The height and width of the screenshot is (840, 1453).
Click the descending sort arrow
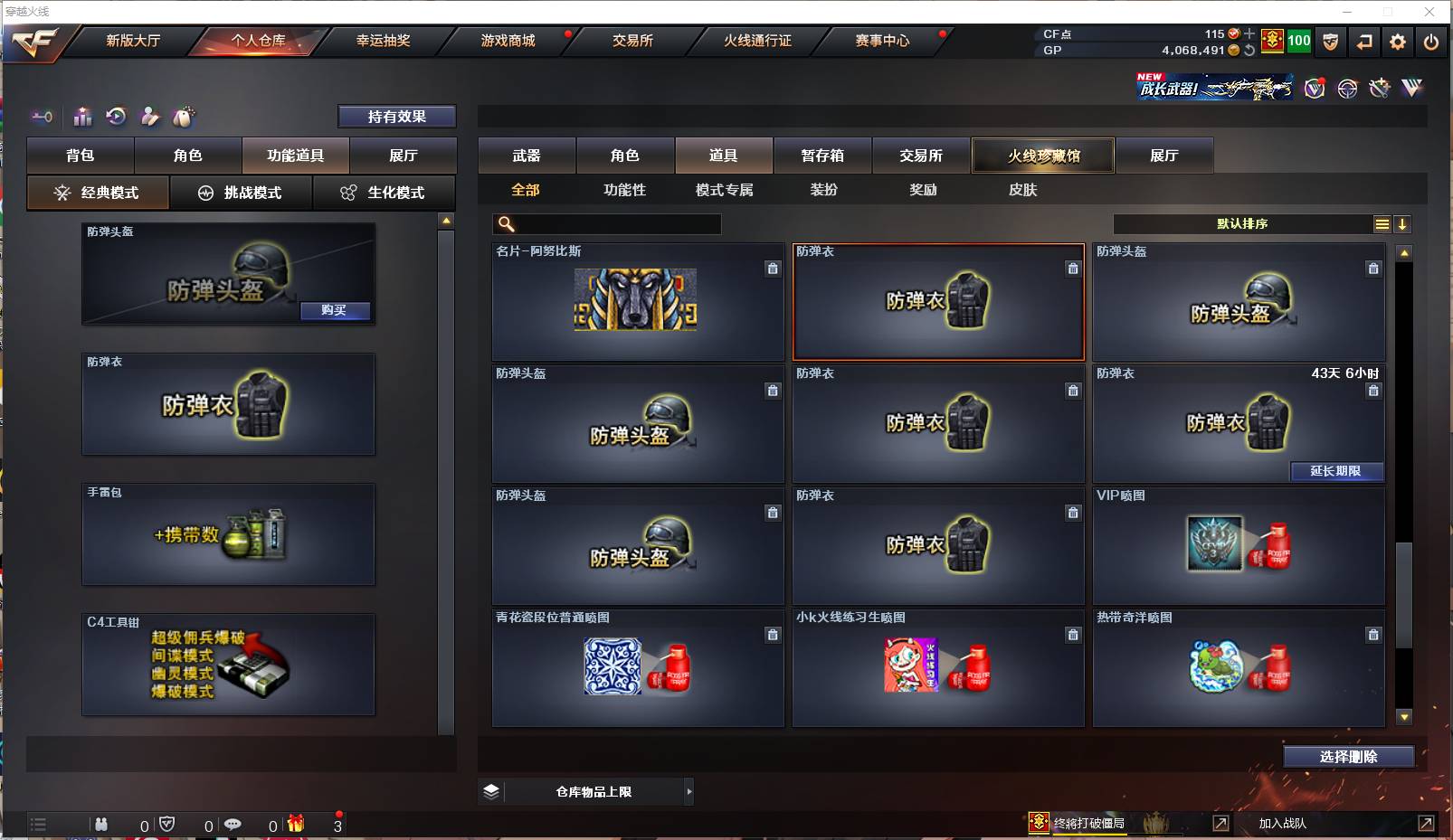(x=1403, y=223)
